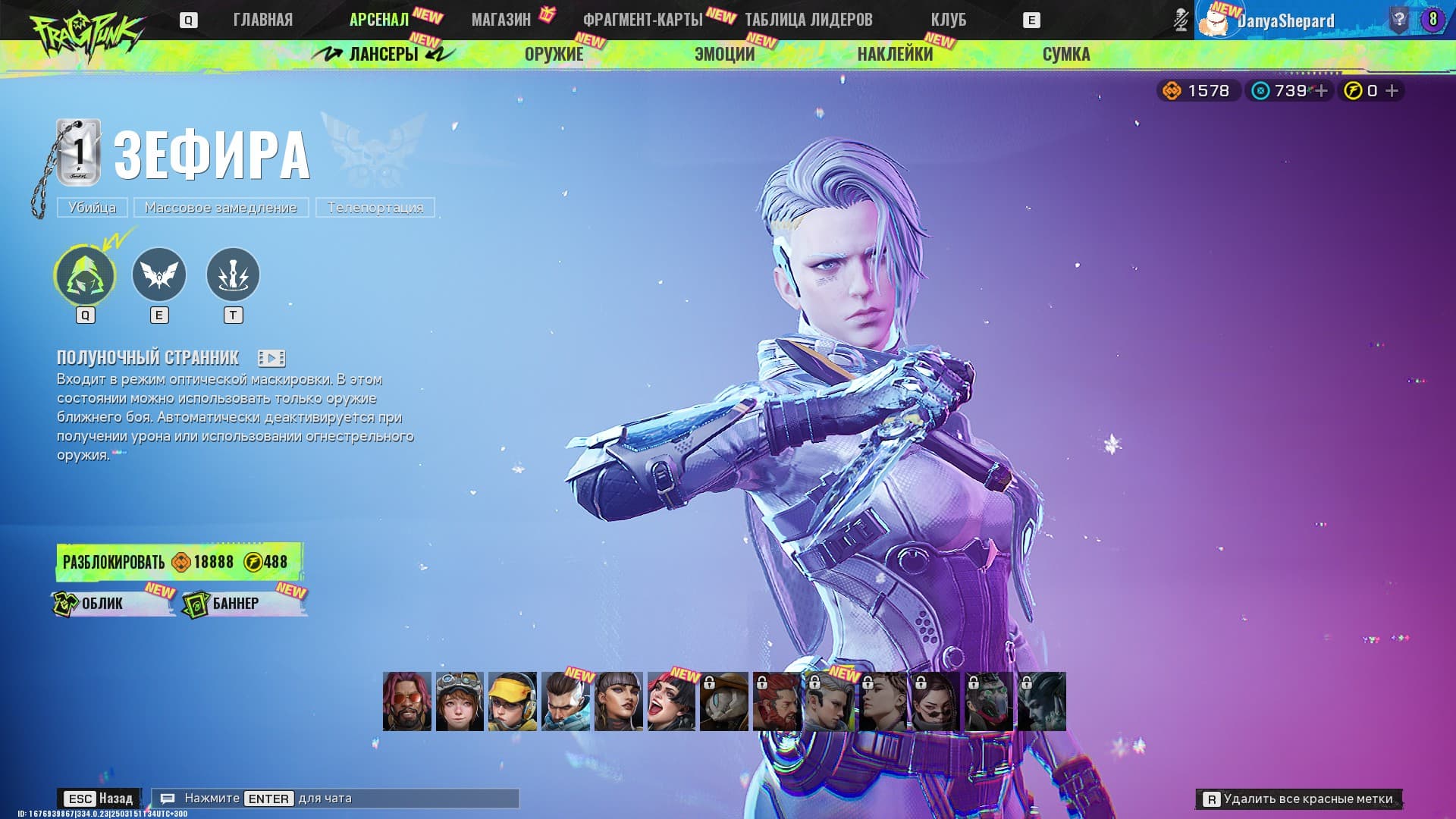Open the СУМКА bag sub-tab

1065,54
